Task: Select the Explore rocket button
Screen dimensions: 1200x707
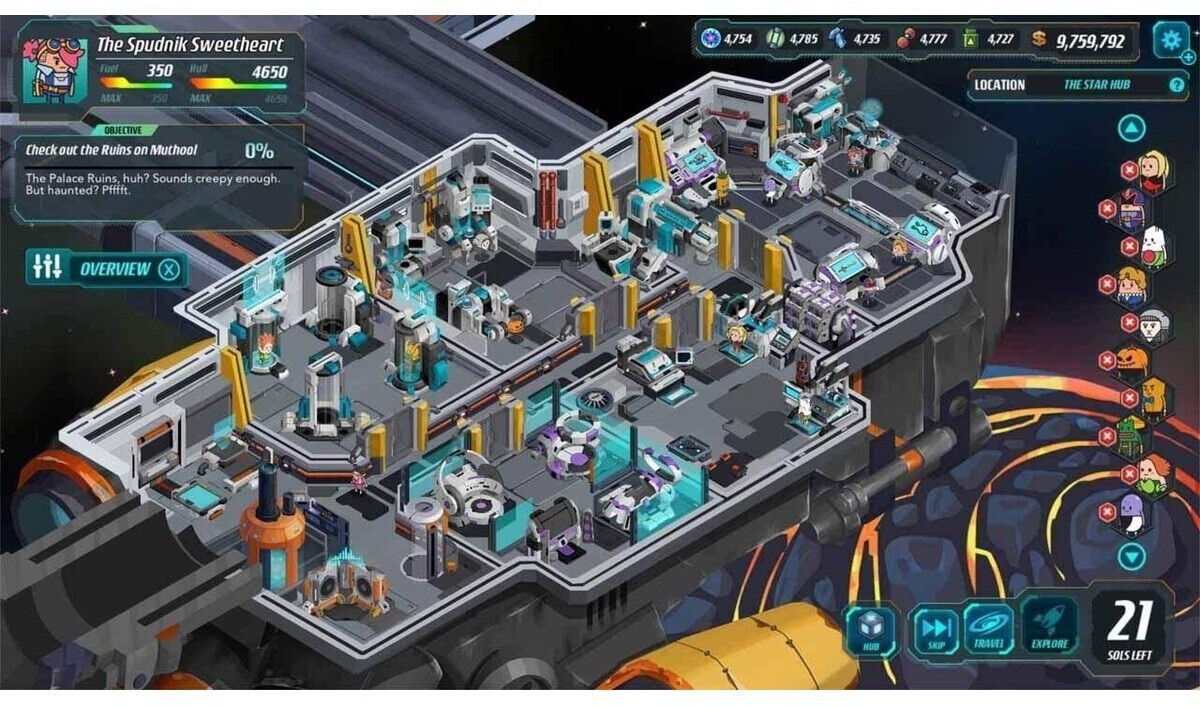Action: pyautogui.click(x=1049, y=630)
